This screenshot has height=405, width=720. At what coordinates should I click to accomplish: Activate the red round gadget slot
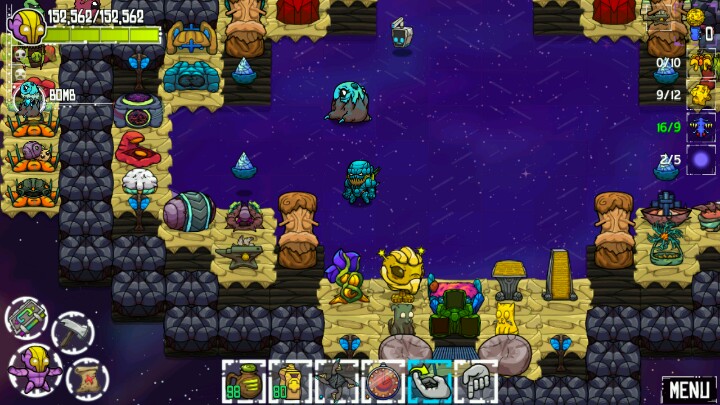tap(381, 381)
